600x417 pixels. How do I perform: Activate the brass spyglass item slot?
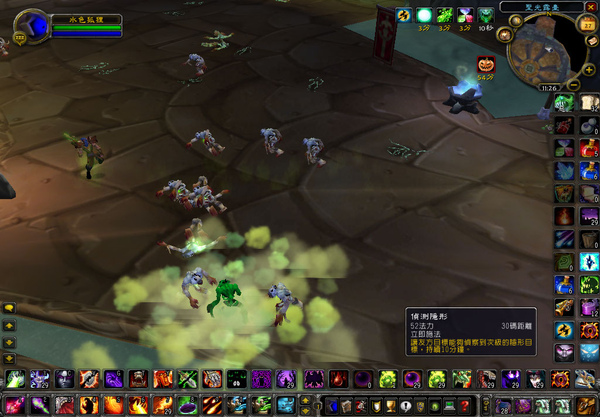pos(565,309)
